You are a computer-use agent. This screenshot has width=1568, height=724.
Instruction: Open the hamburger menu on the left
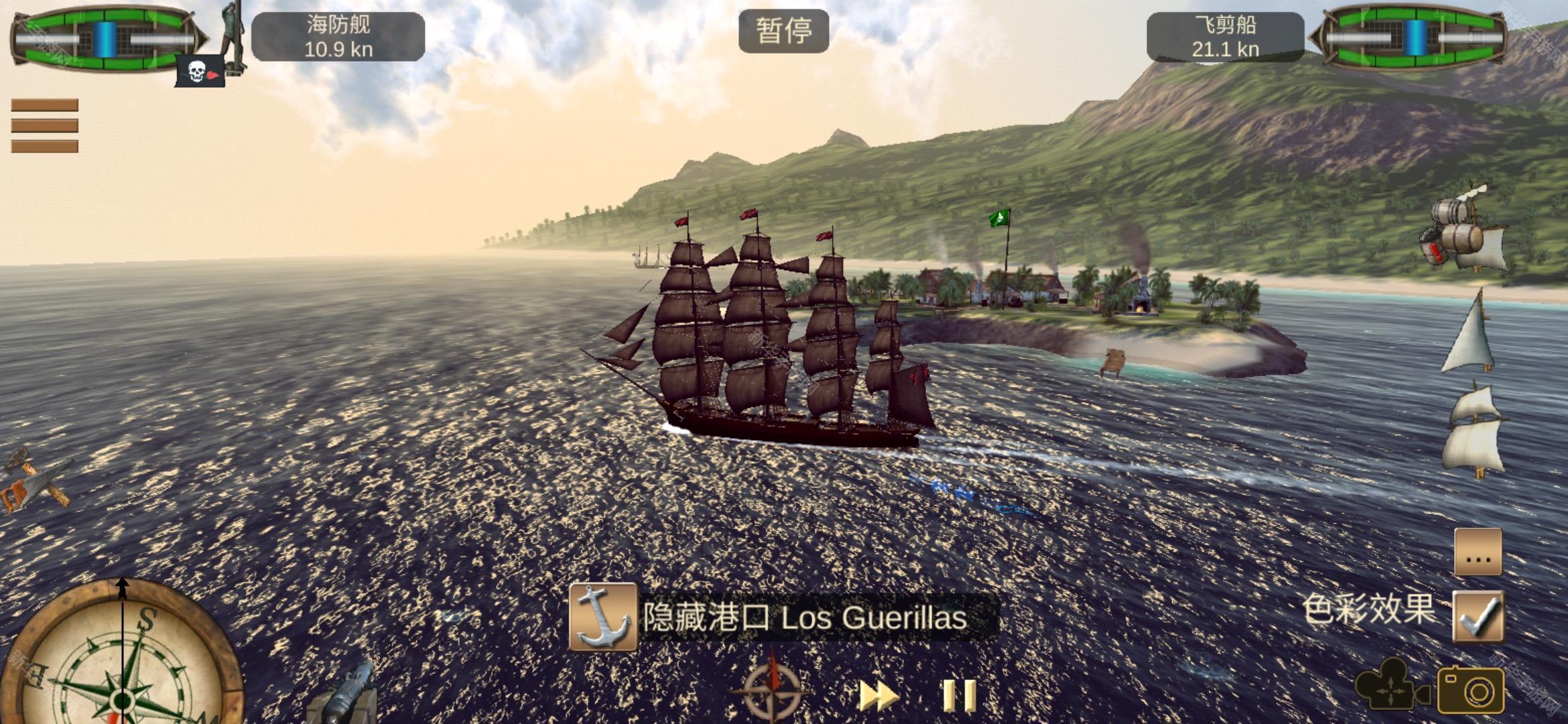click(46, 124)
